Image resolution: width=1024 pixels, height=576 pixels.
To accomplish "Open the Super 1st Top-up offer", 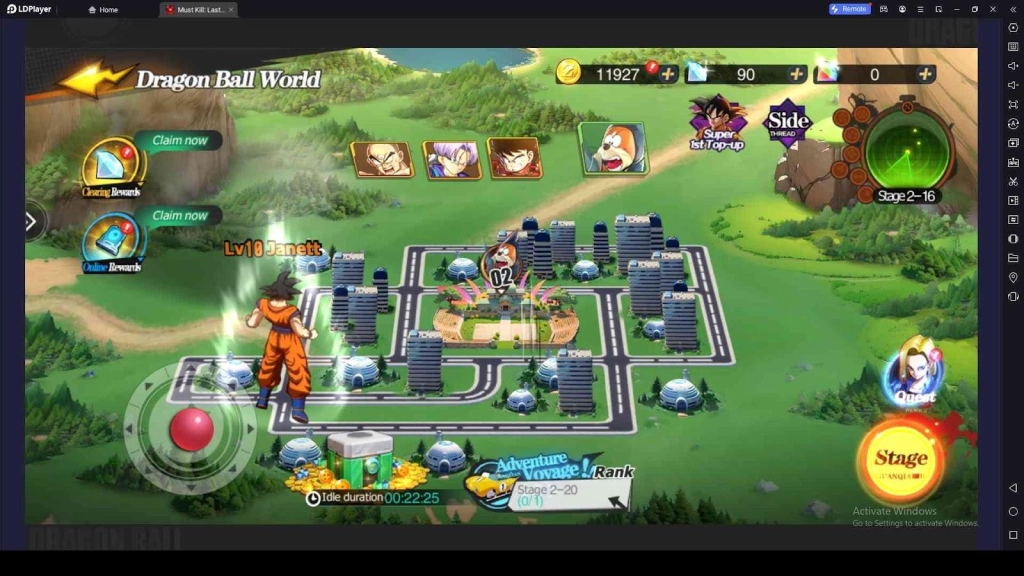I will (x=717, y=122).
